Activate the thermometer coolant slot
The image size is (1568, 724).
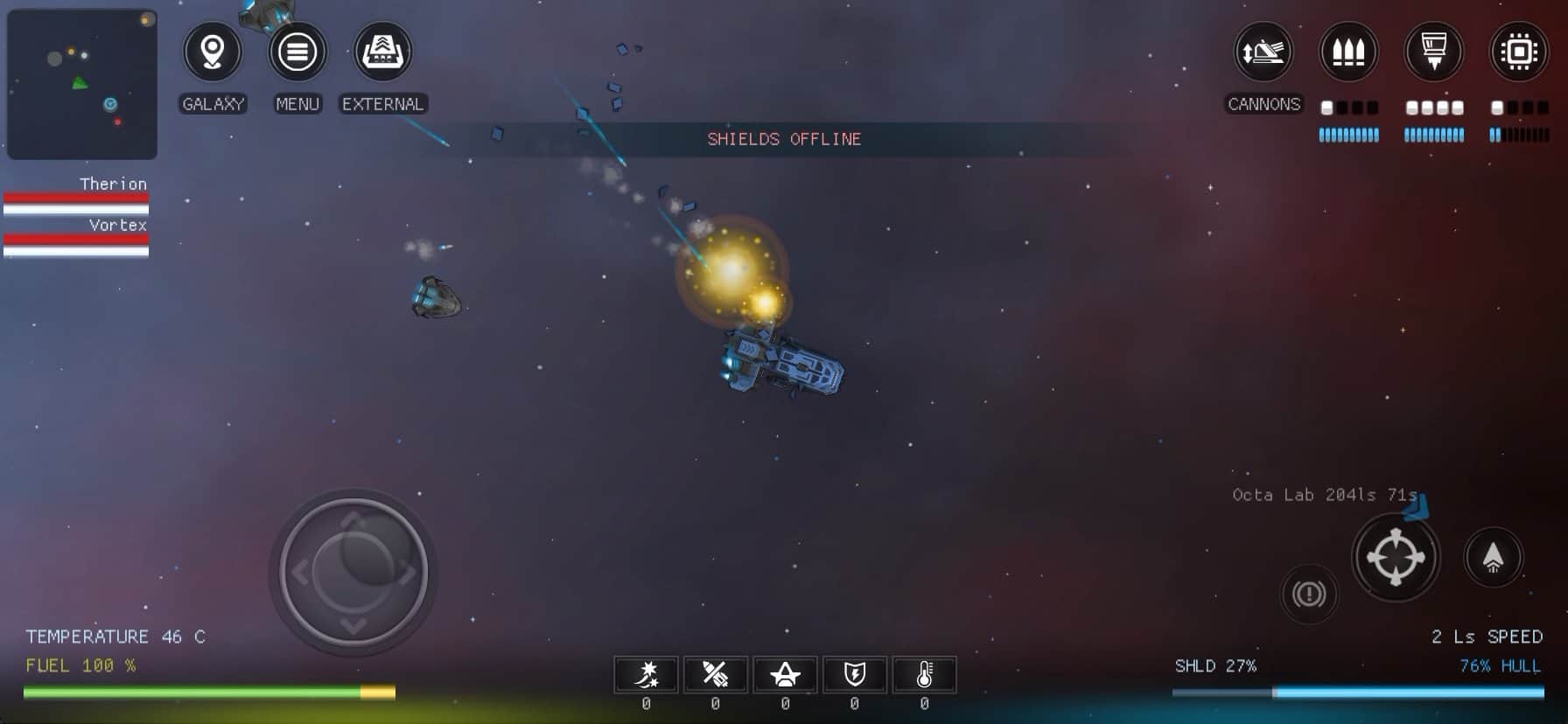click(924, 674)
